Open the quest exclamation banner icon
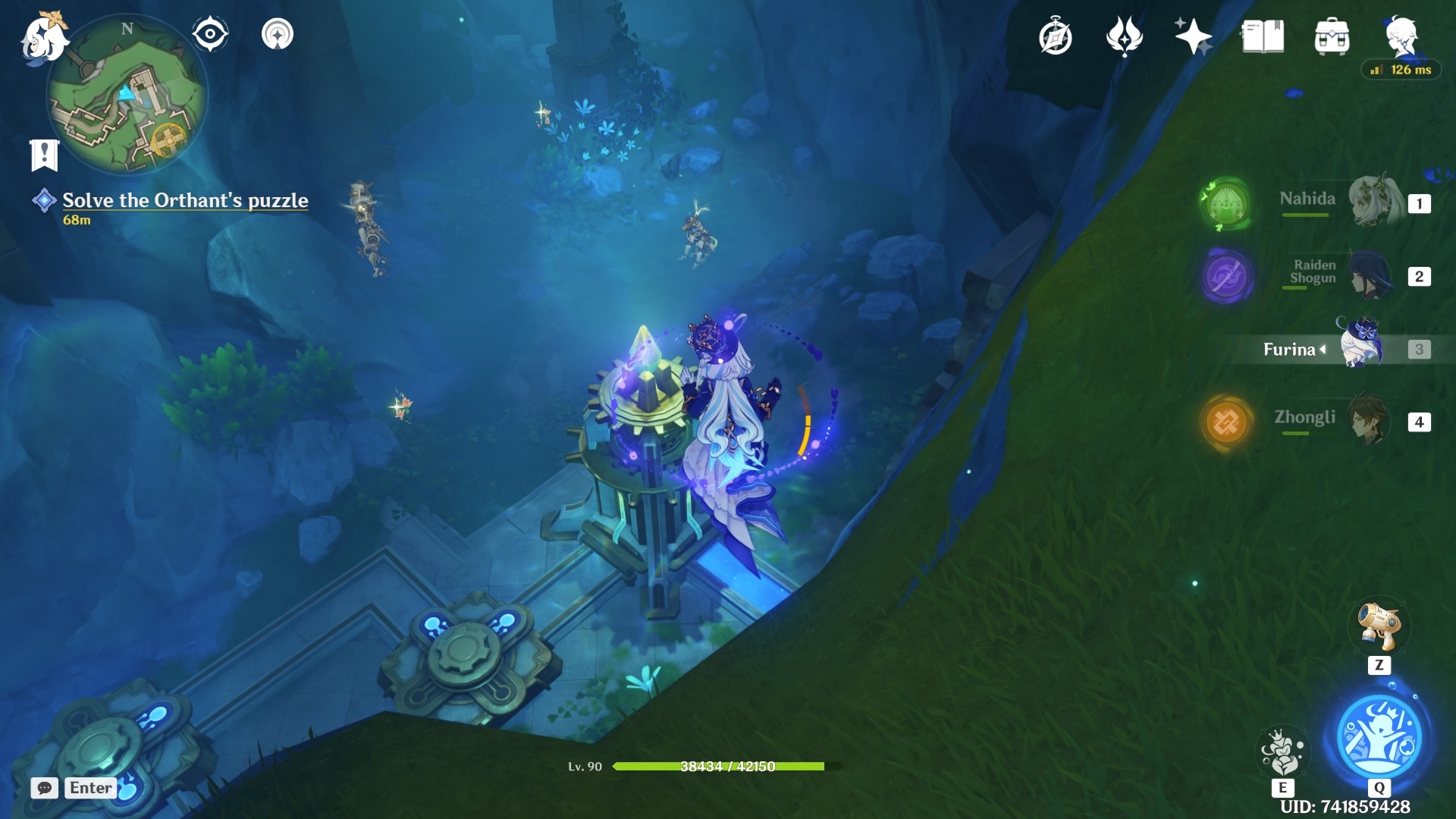This screenshot has height=819, width=1456. (44, 155)
